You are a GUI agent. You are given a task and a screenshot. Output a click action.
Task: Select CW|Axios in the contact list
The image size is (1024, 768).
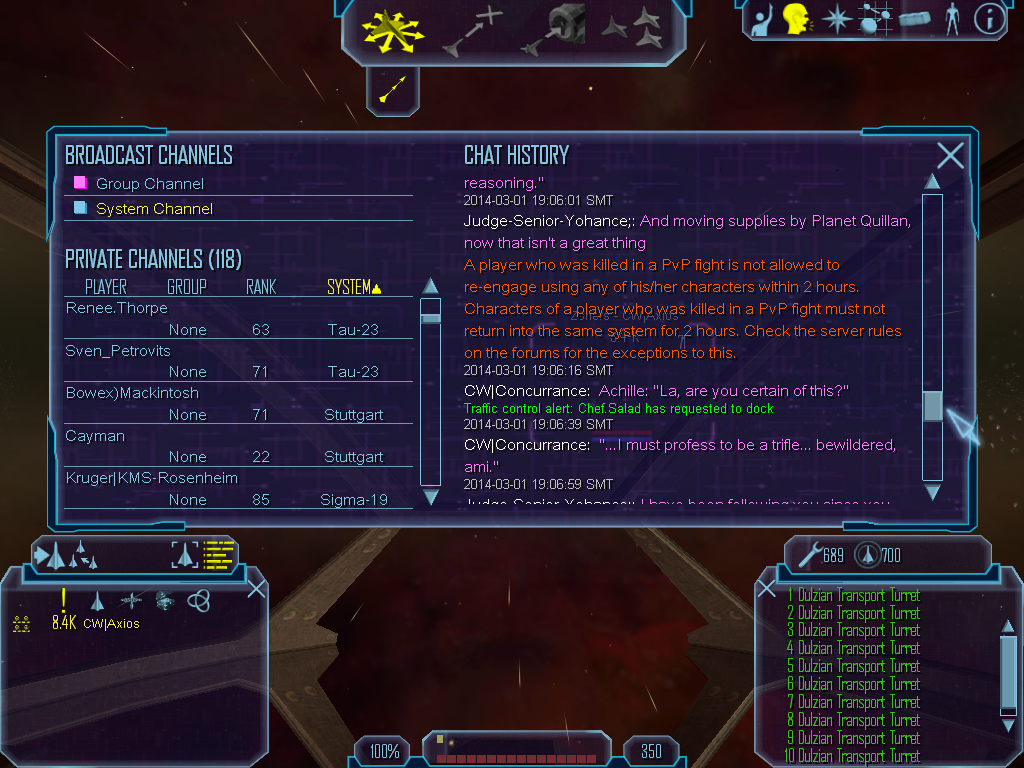coord(111,624)
